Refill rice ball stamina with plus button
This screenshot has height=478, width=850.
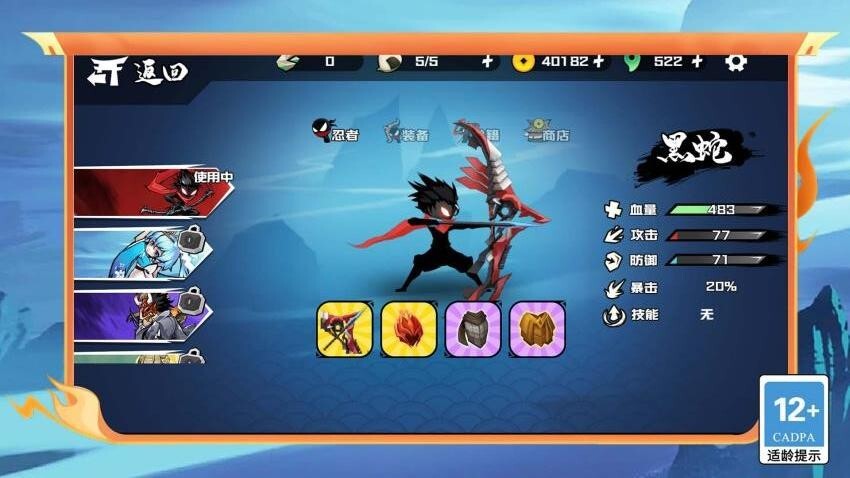click(x=487, y=61)
